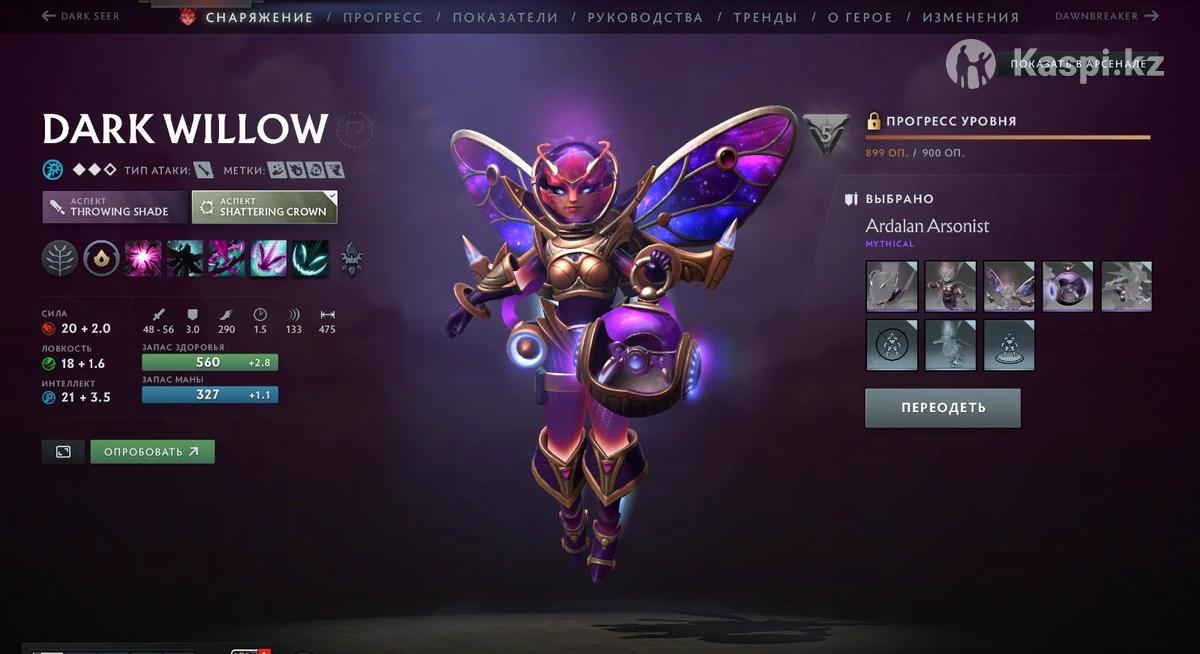Image resolution: width=1200 pixels, height=654 pixels.
Task: Switch to the Тренды tab
Action: coord(765,17)
